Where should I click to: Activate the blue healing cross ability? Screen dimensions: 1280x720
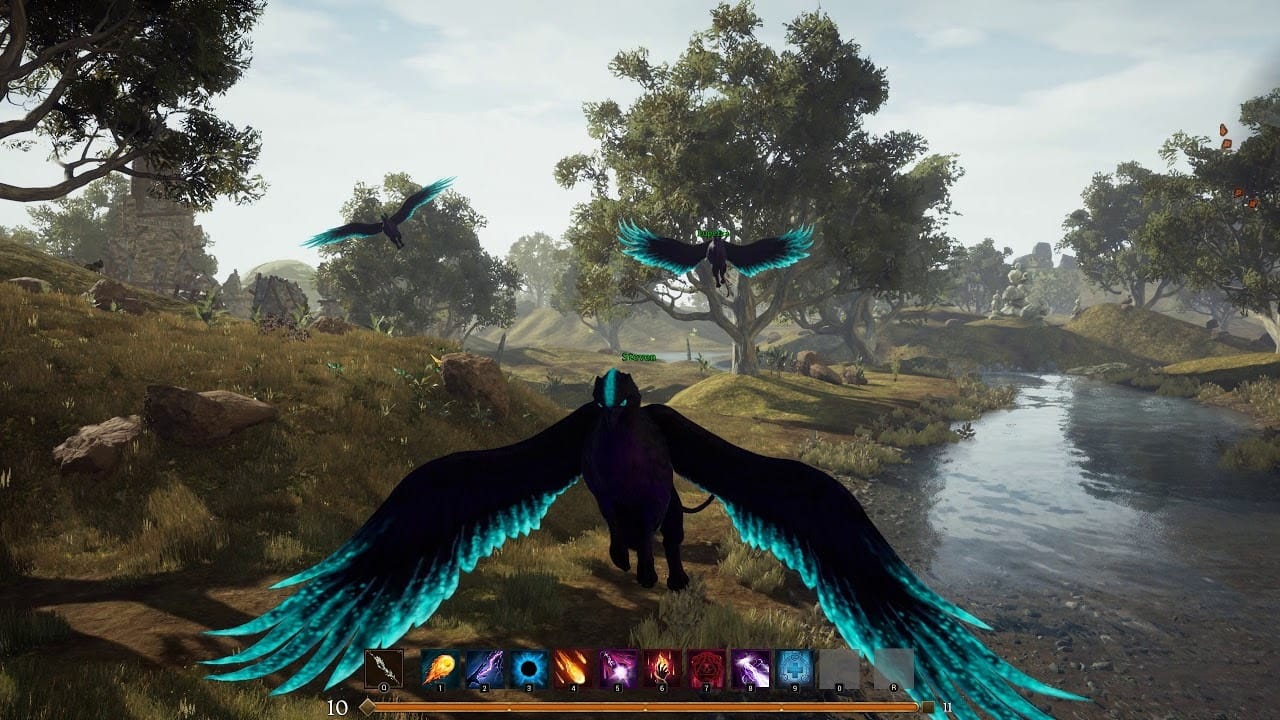tap(796, 668)
